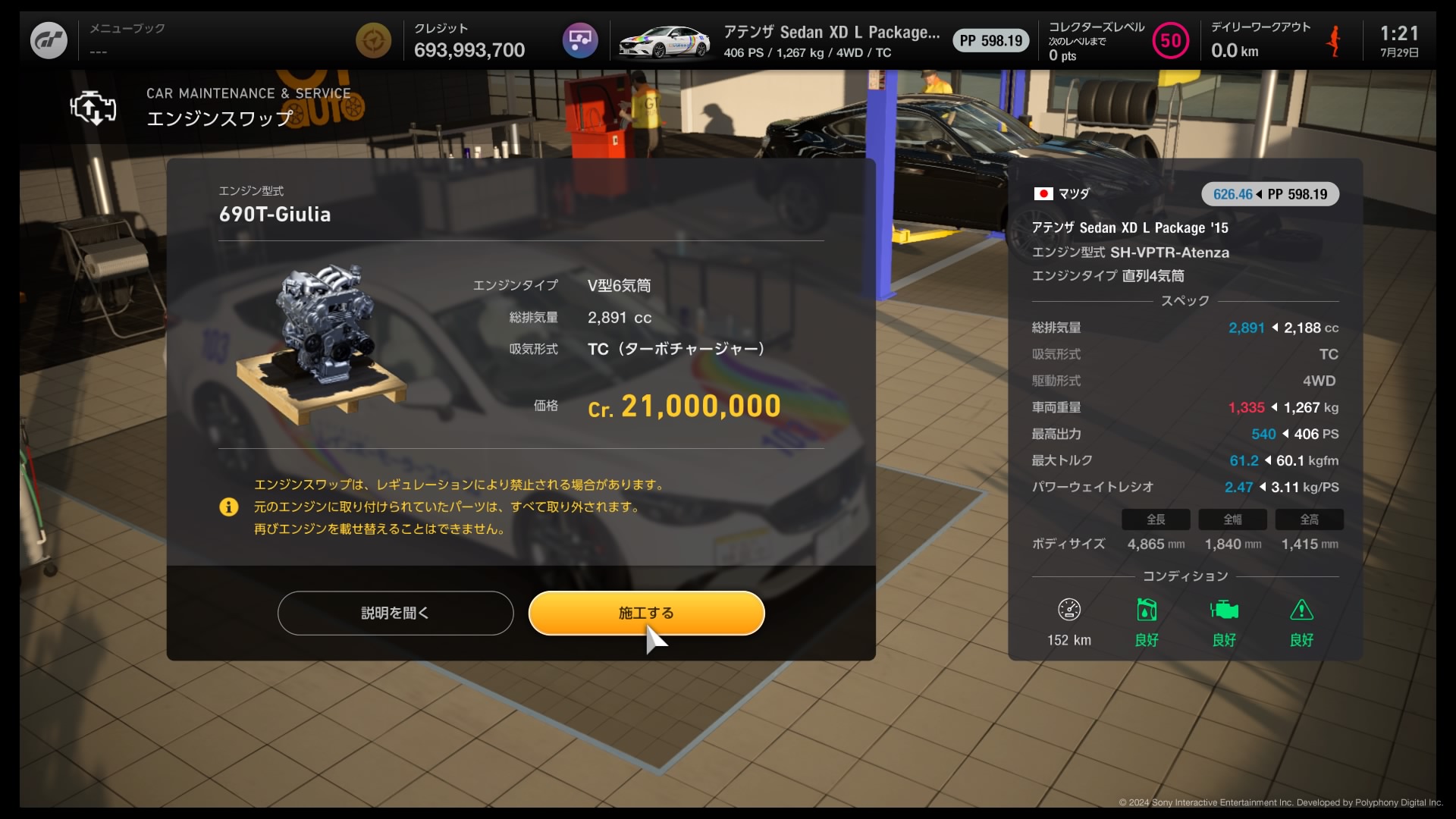Click the info icon next to the warning text

[x=228, y=507]
